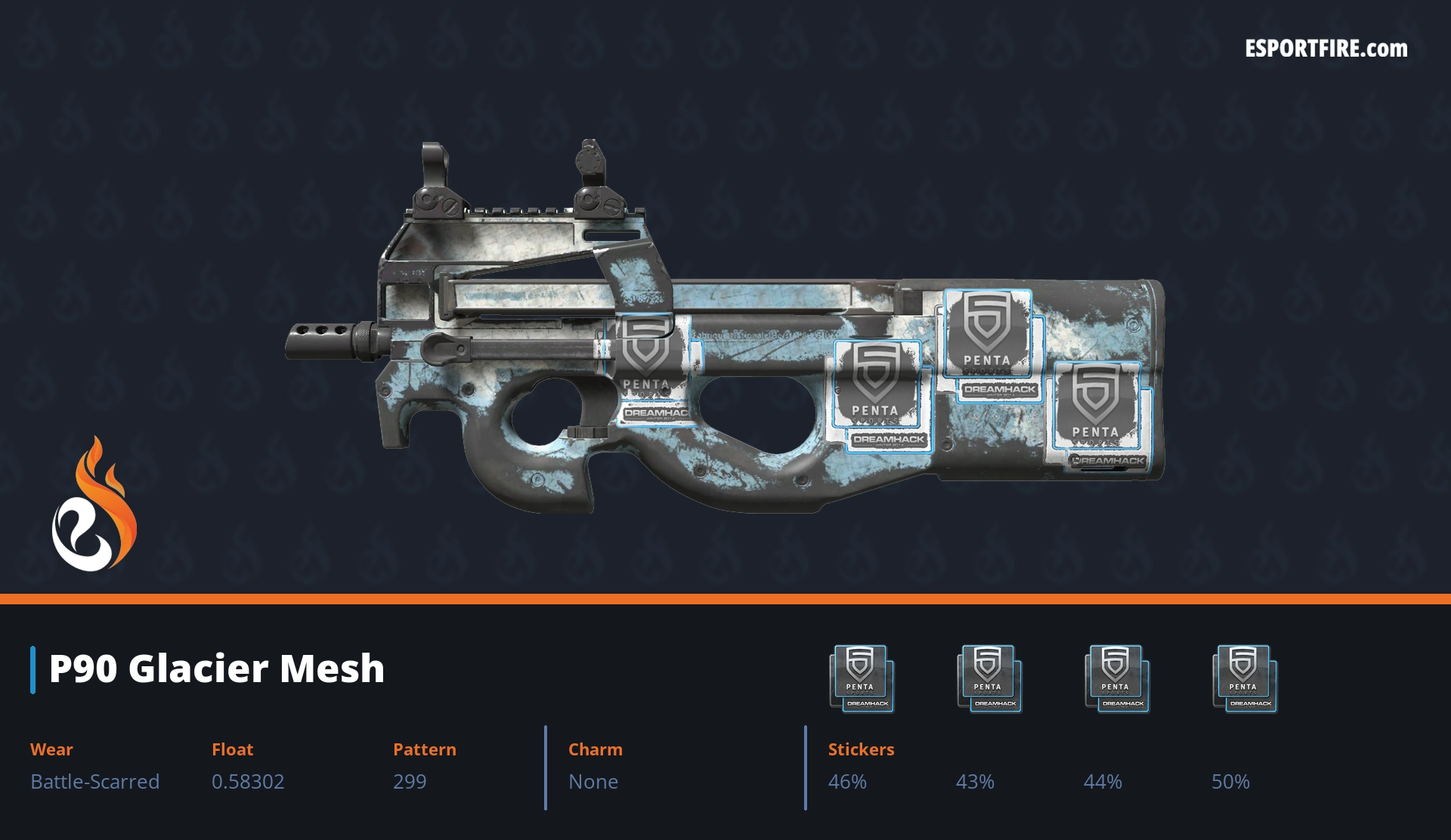The height and width of the screenshot is (840, 1451).
Task: Choose the sticker thumbnail above 50%
Action: click(x=1245, y=678)
